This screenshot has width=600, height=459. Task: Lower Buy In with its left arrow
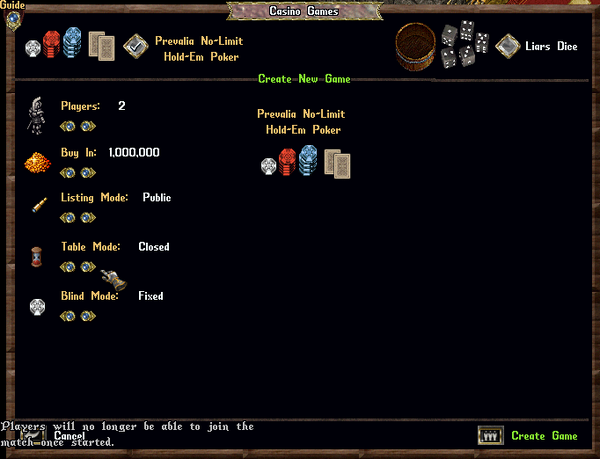pos(68,172)
